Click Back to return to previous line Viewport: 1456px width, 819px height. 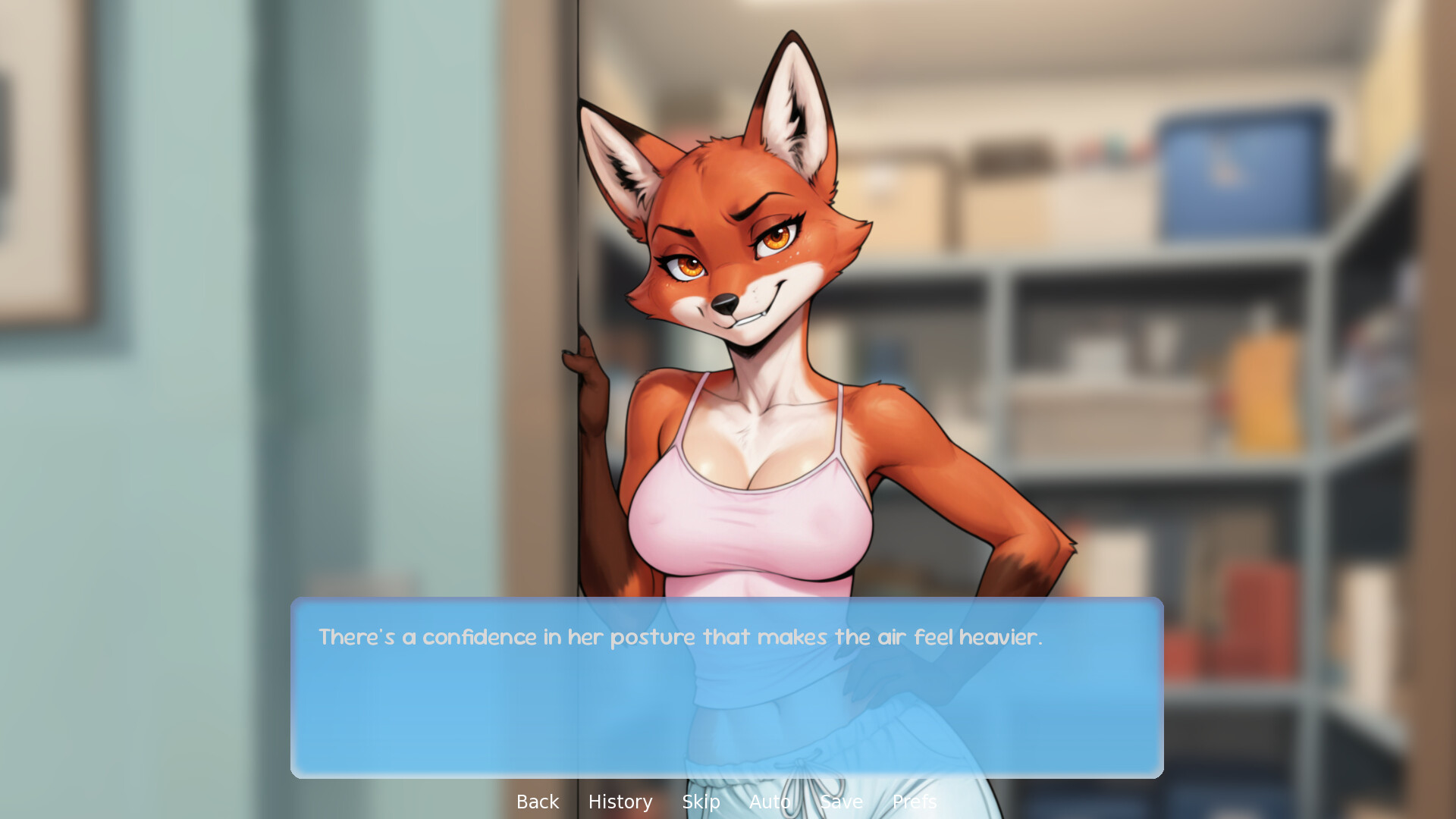click(x=537, y=802)
